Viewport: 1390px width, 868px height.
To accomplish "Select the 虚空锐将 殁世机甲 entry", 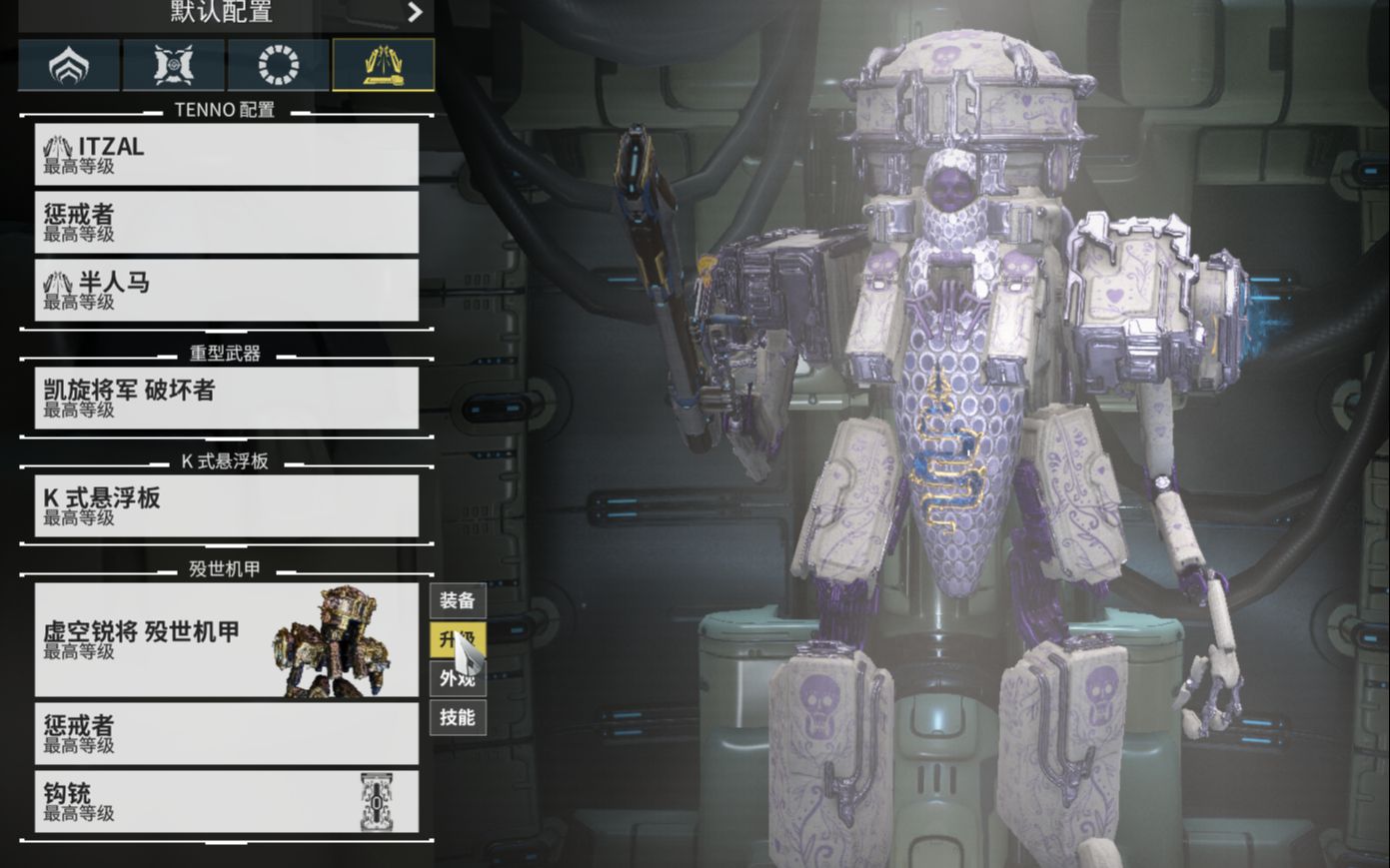I will (x=226, y=640).
